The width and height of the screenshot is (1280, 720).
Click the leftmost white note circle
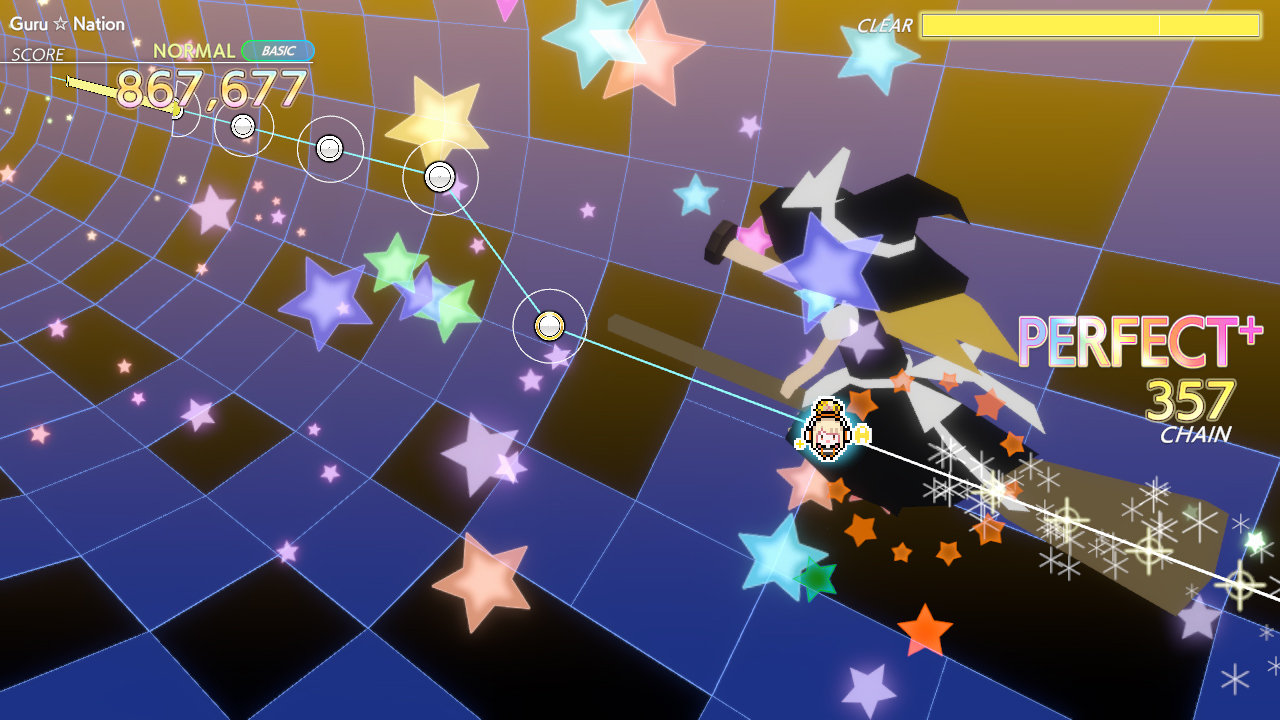(x=240, y=127)
